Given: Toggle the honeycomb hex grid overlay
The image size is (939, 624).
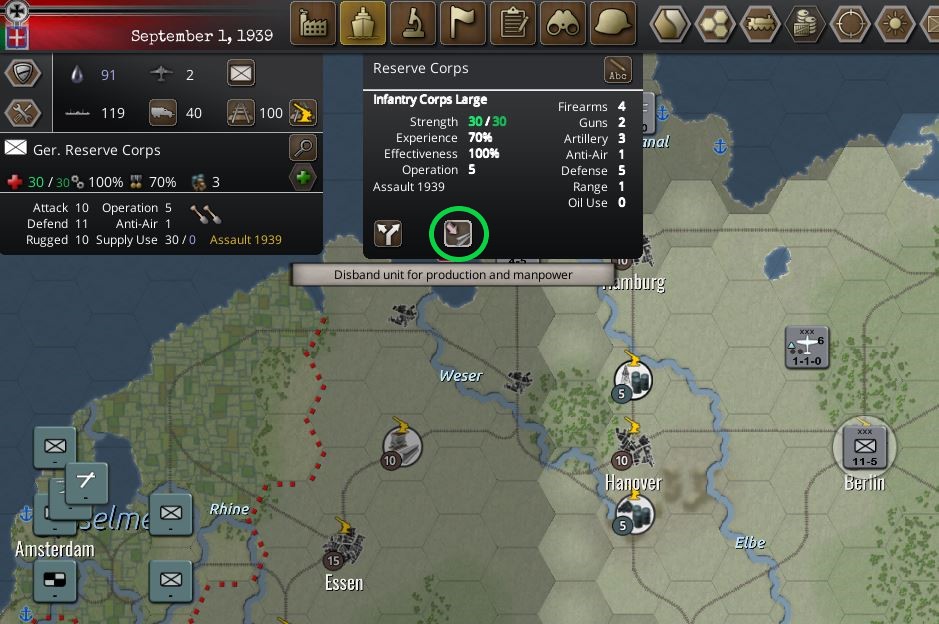Looking at the screenshot, I should coord(716,23).
